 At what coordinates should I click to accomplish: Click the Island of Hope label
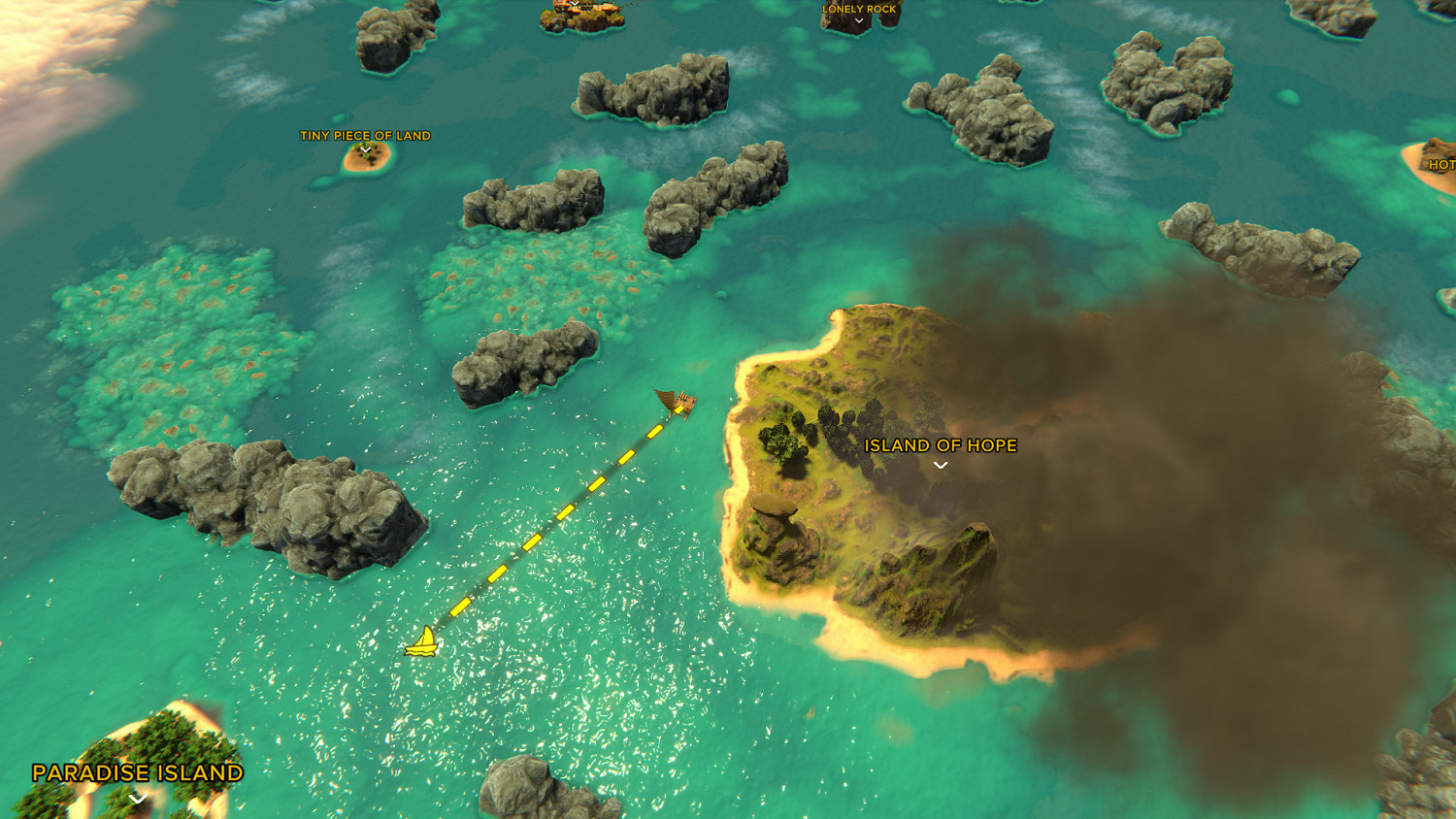(940, 446)
